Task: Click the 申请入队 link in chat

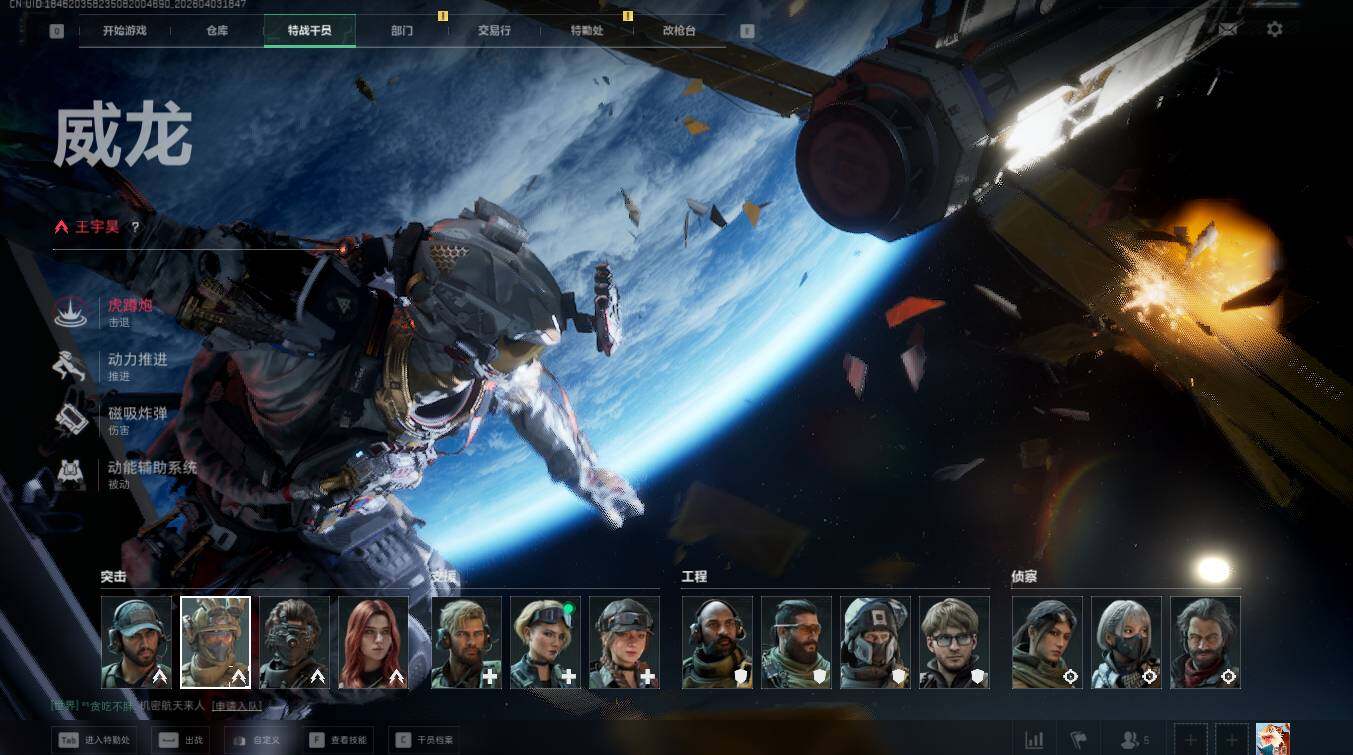Action: point(237,705)
